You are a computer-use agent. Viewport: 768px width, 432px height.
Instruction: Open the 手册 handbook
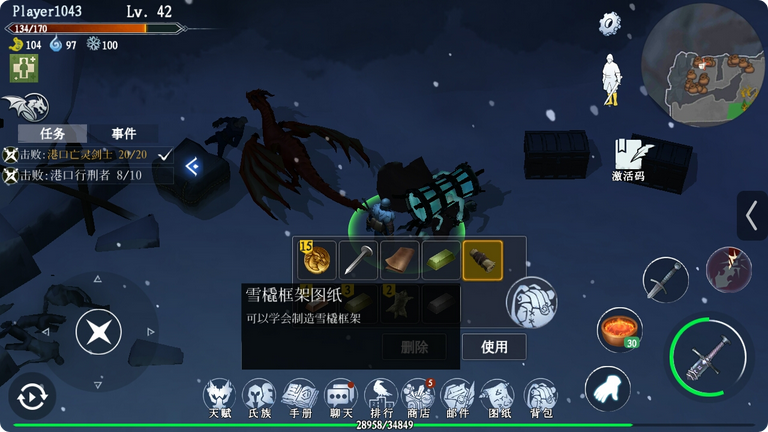300,397
